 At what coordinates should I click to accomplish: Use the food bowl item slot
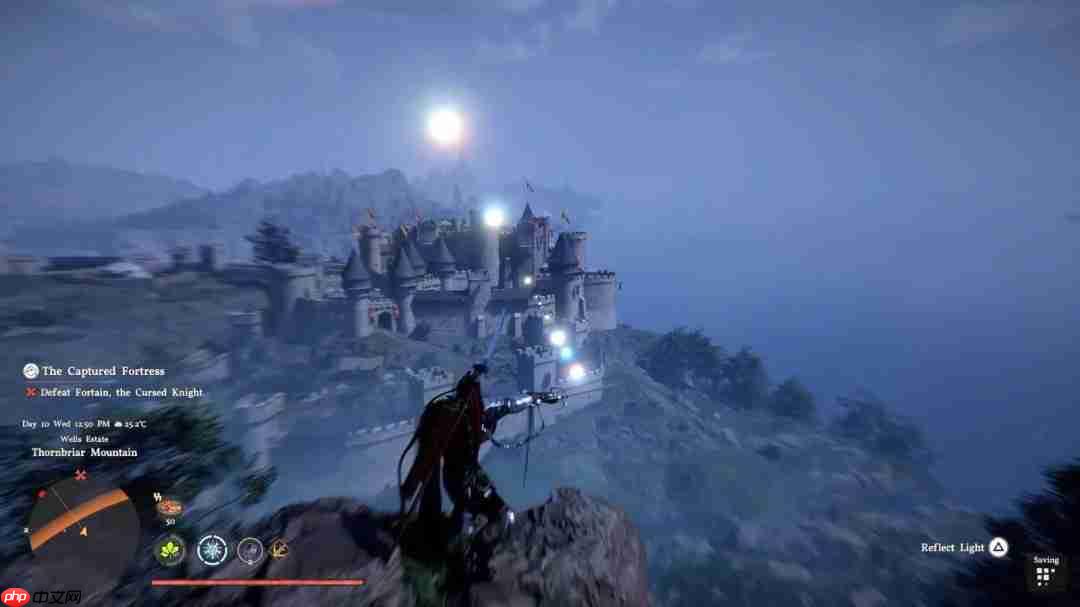click(169, 507)
